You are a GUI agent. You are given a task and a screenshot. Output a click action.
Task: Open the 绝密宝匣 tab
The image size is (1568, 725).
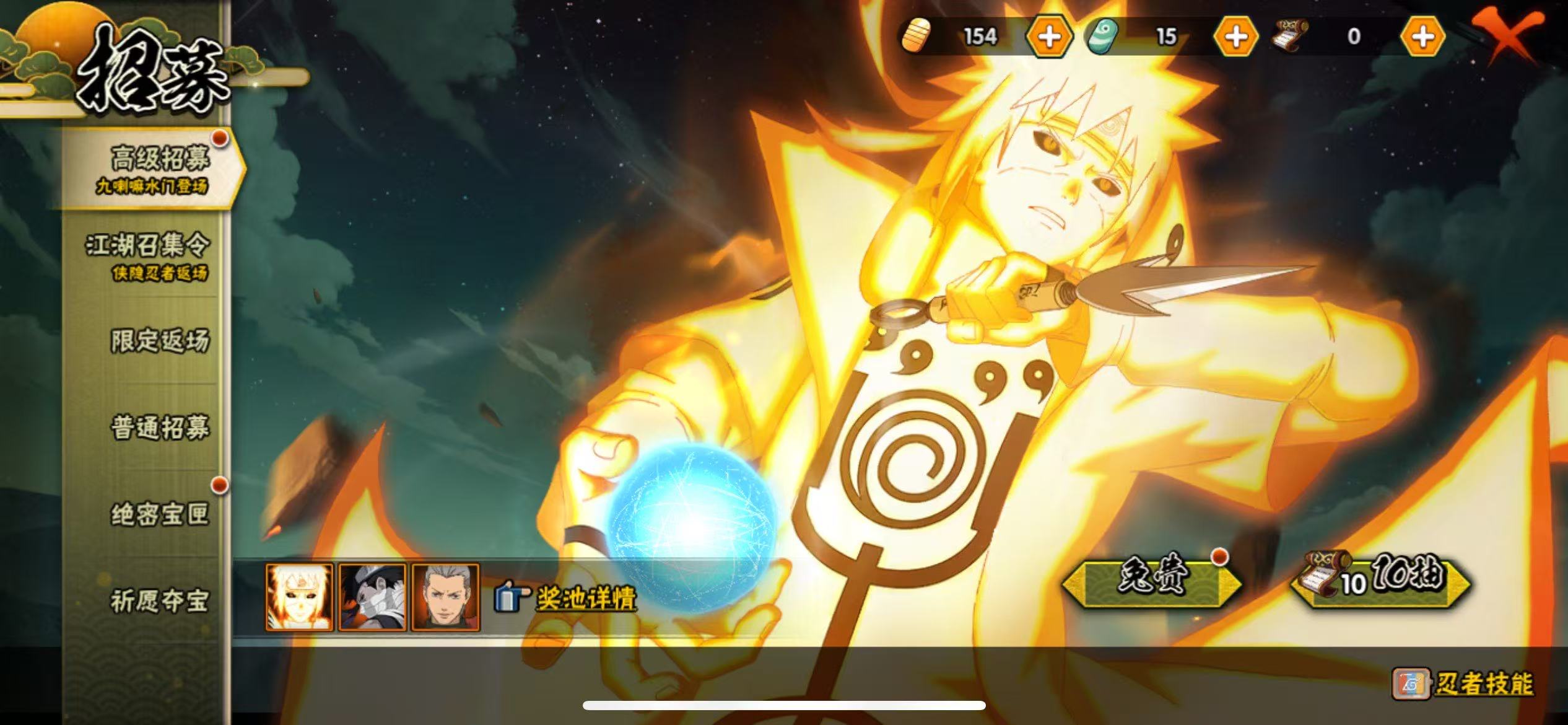point(160,514)
